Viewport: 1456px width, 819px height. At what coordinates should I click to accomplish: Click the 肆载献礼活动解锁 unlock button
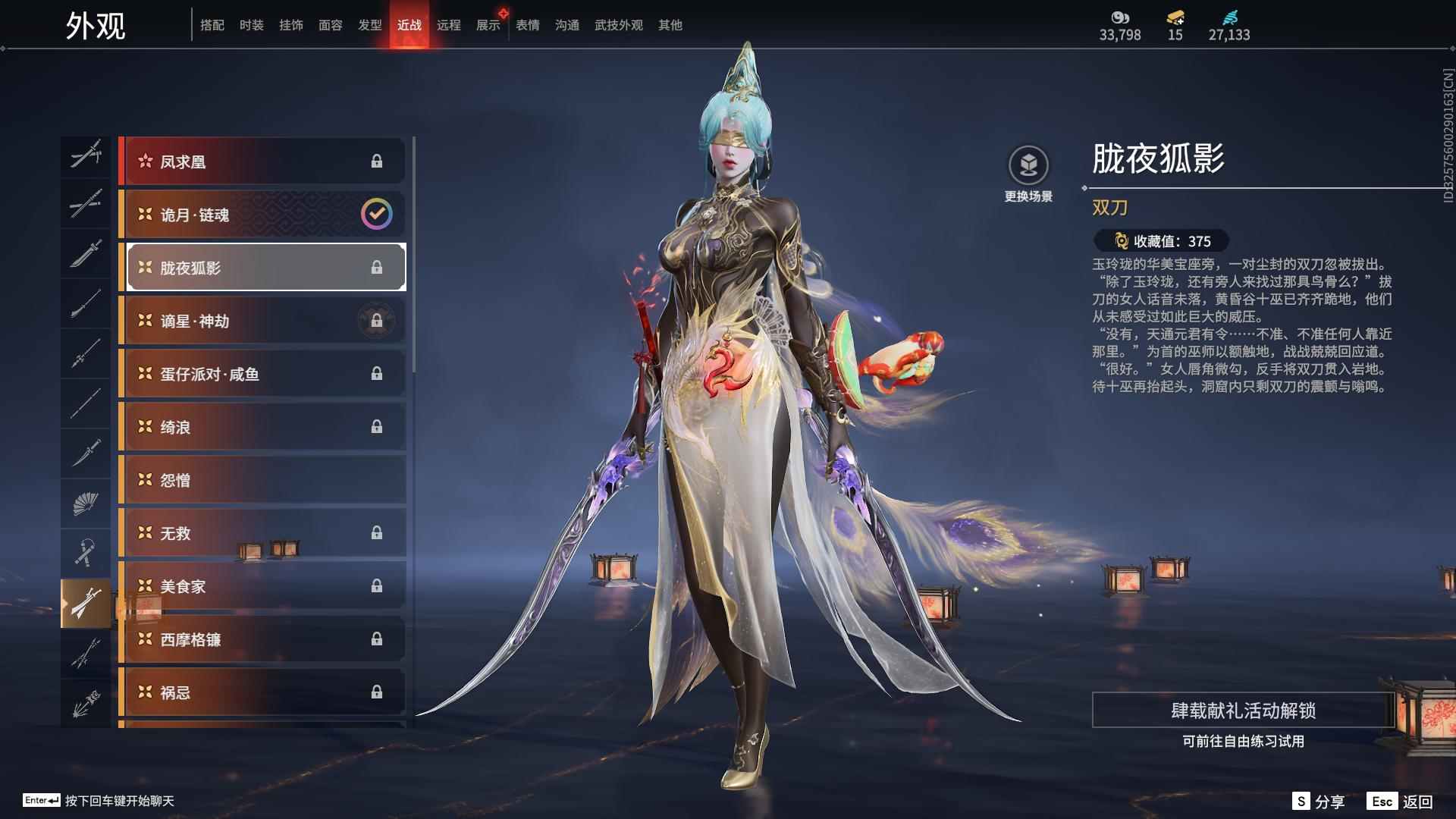pos(1244,712)
